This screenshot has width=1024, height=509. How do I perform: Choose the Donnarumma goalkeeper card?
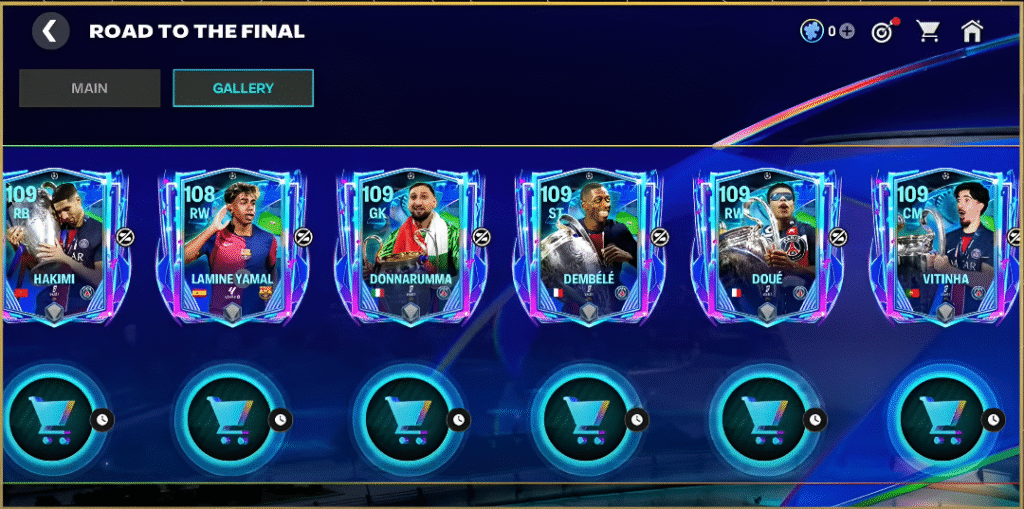(x=410, y=246)
